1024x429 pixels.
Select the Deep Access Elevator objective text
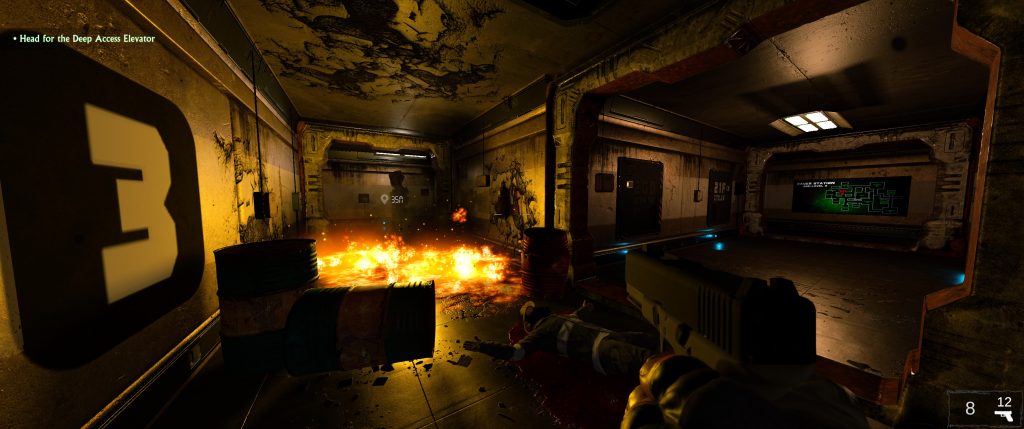coord(87,38)
